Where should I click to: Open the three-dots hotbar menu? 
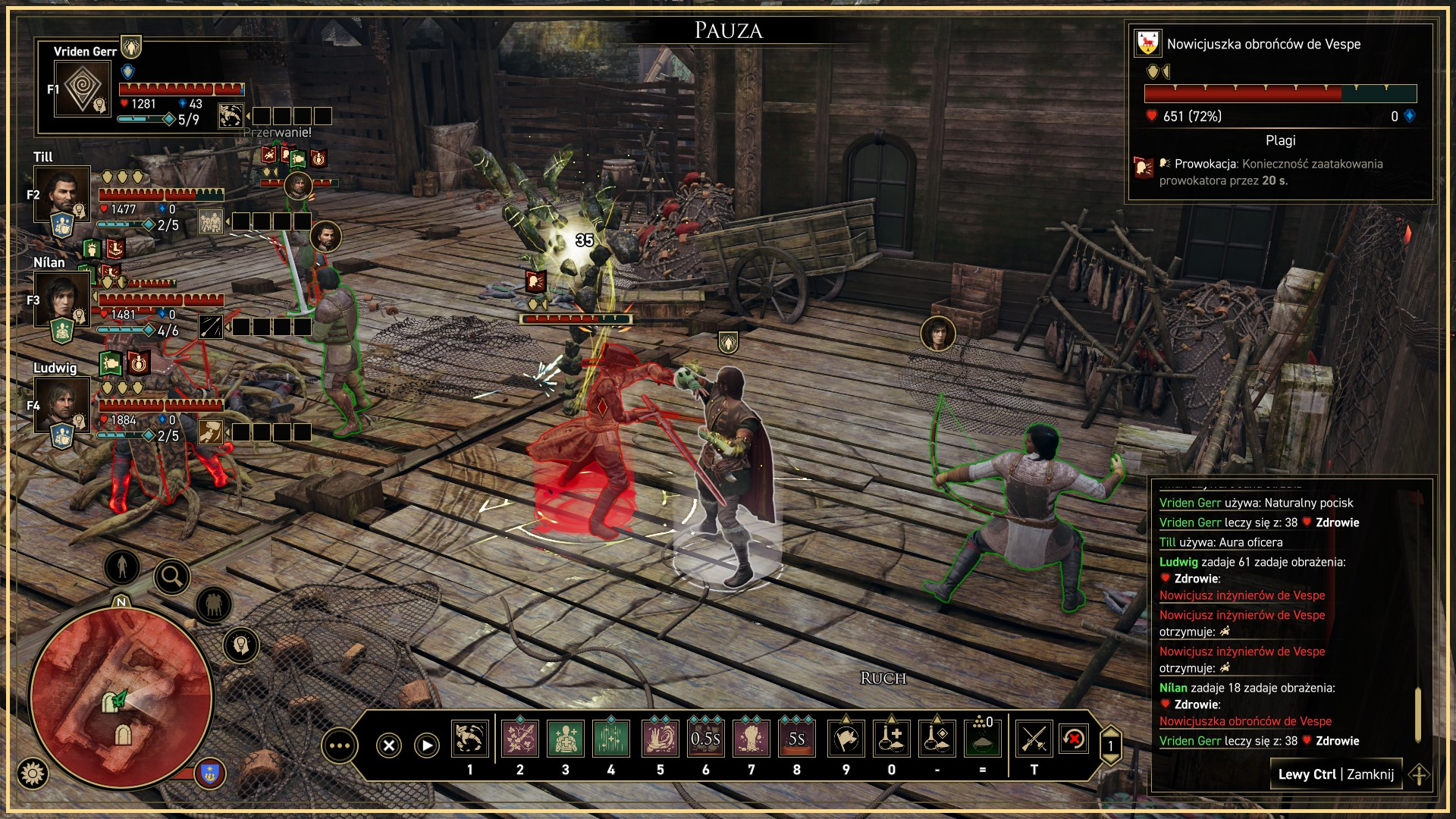(339, 746)
